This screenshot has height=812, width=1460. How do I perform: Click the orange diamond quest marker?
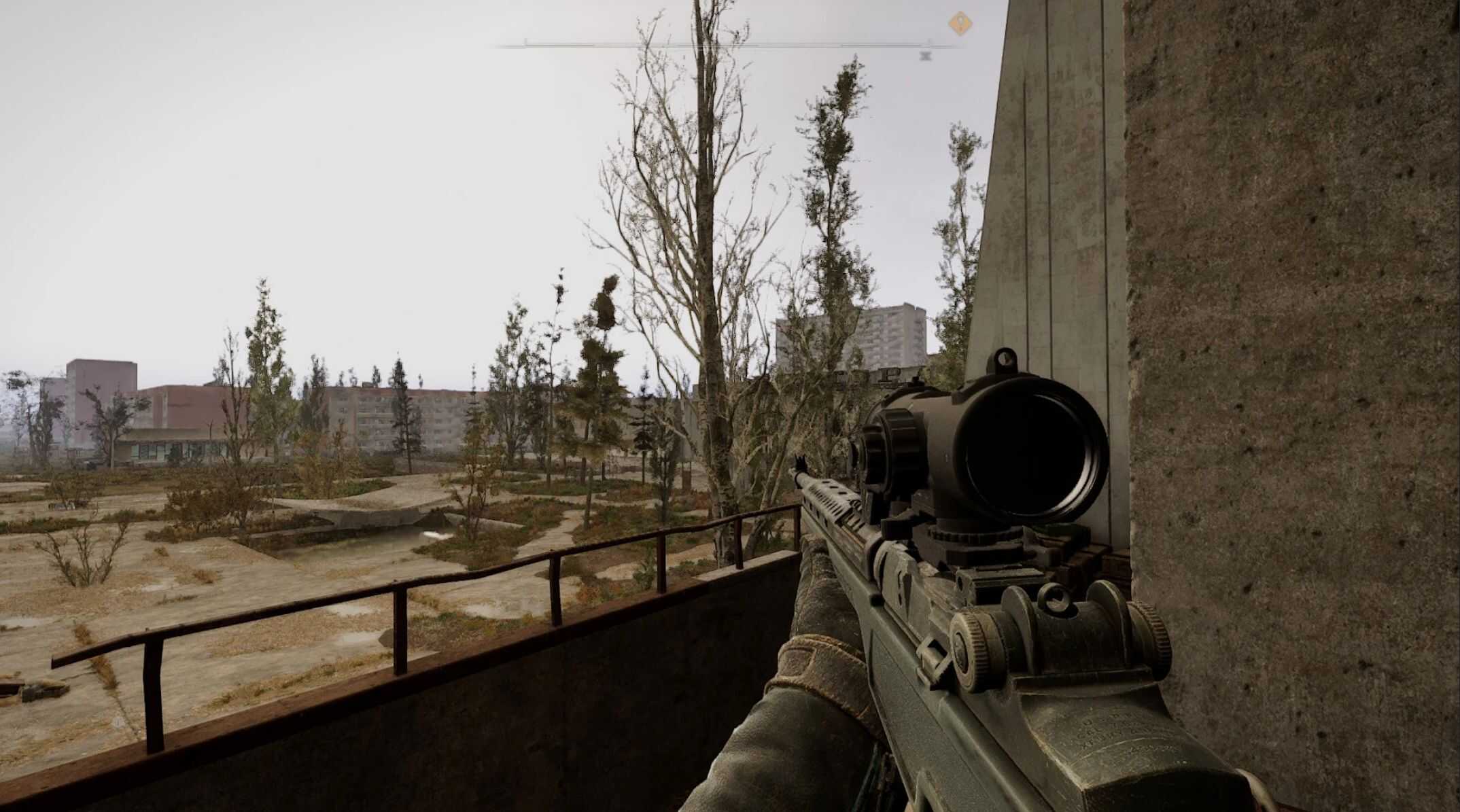pyautogui.click(x=960, y=24)
